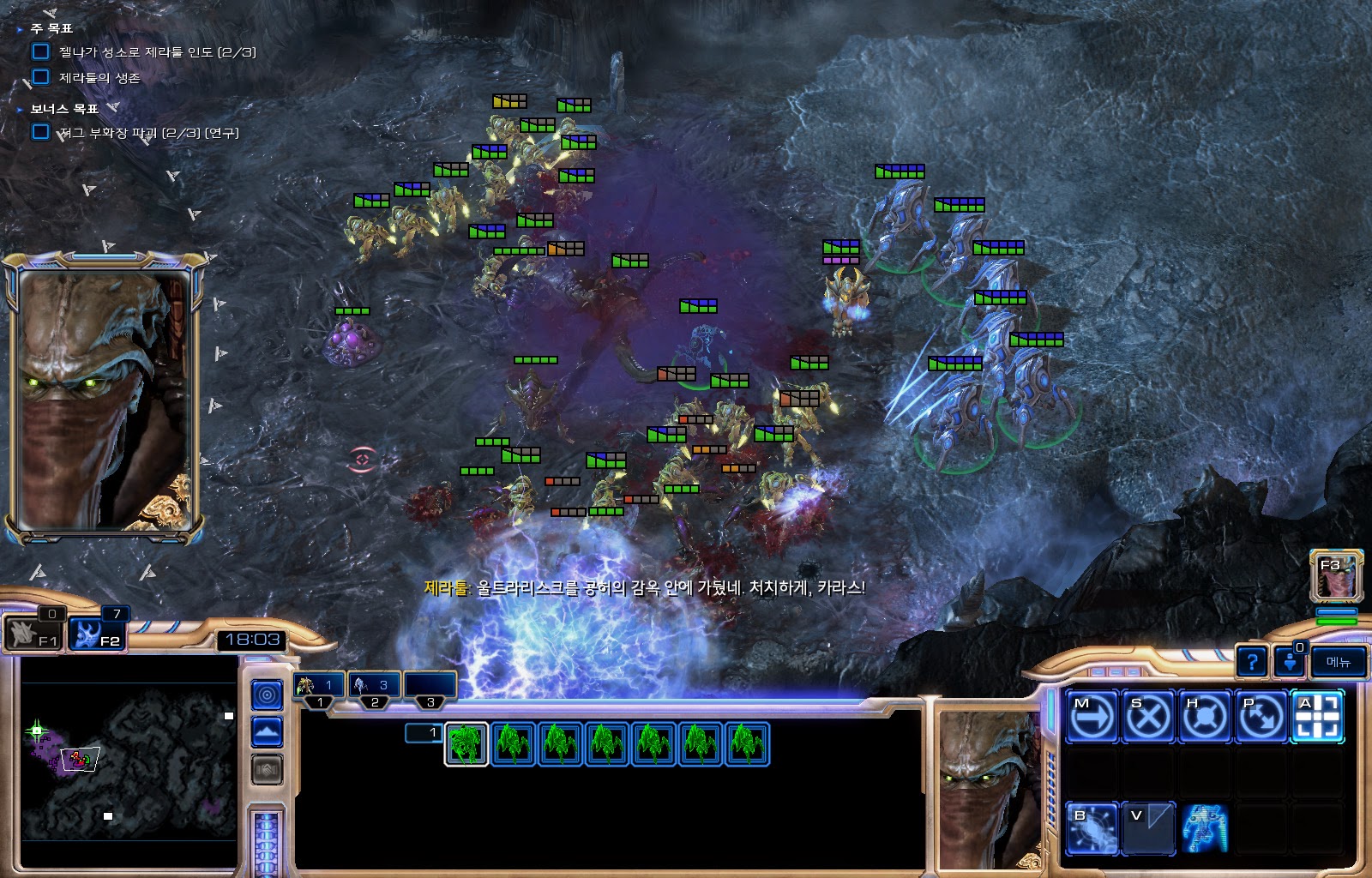Switch to control group 2 tab

pyautogui.click(x=374, y=686)
